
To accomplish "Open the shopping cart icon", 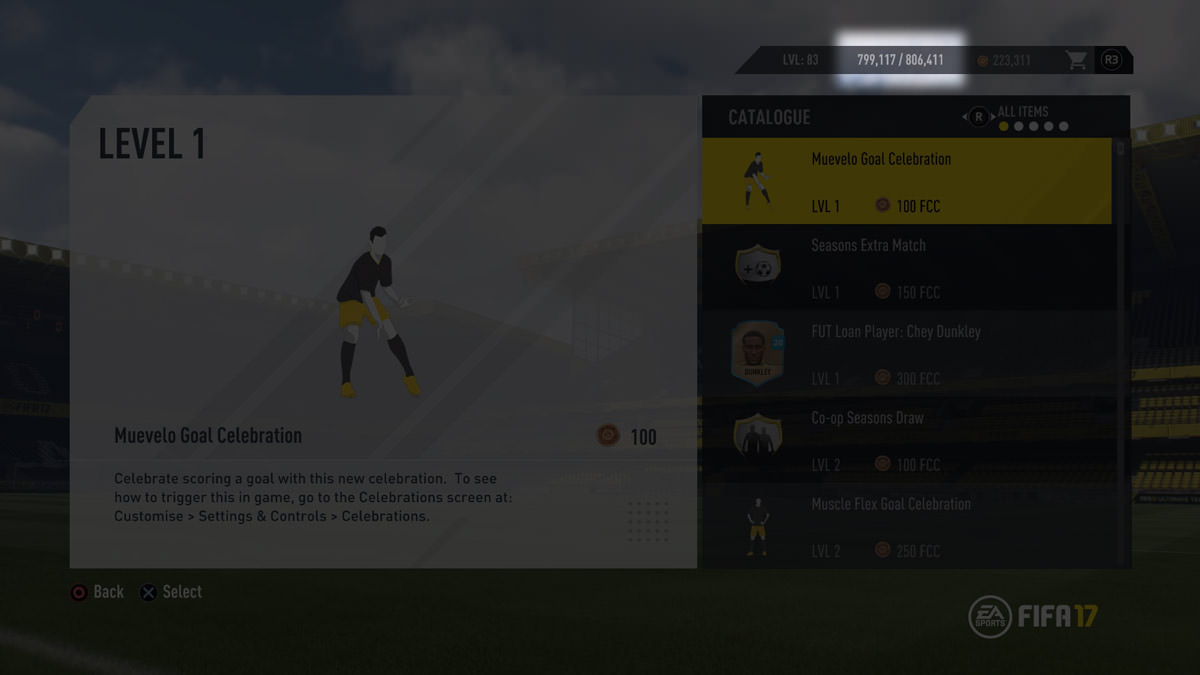I will click(x=1076, y=60).
